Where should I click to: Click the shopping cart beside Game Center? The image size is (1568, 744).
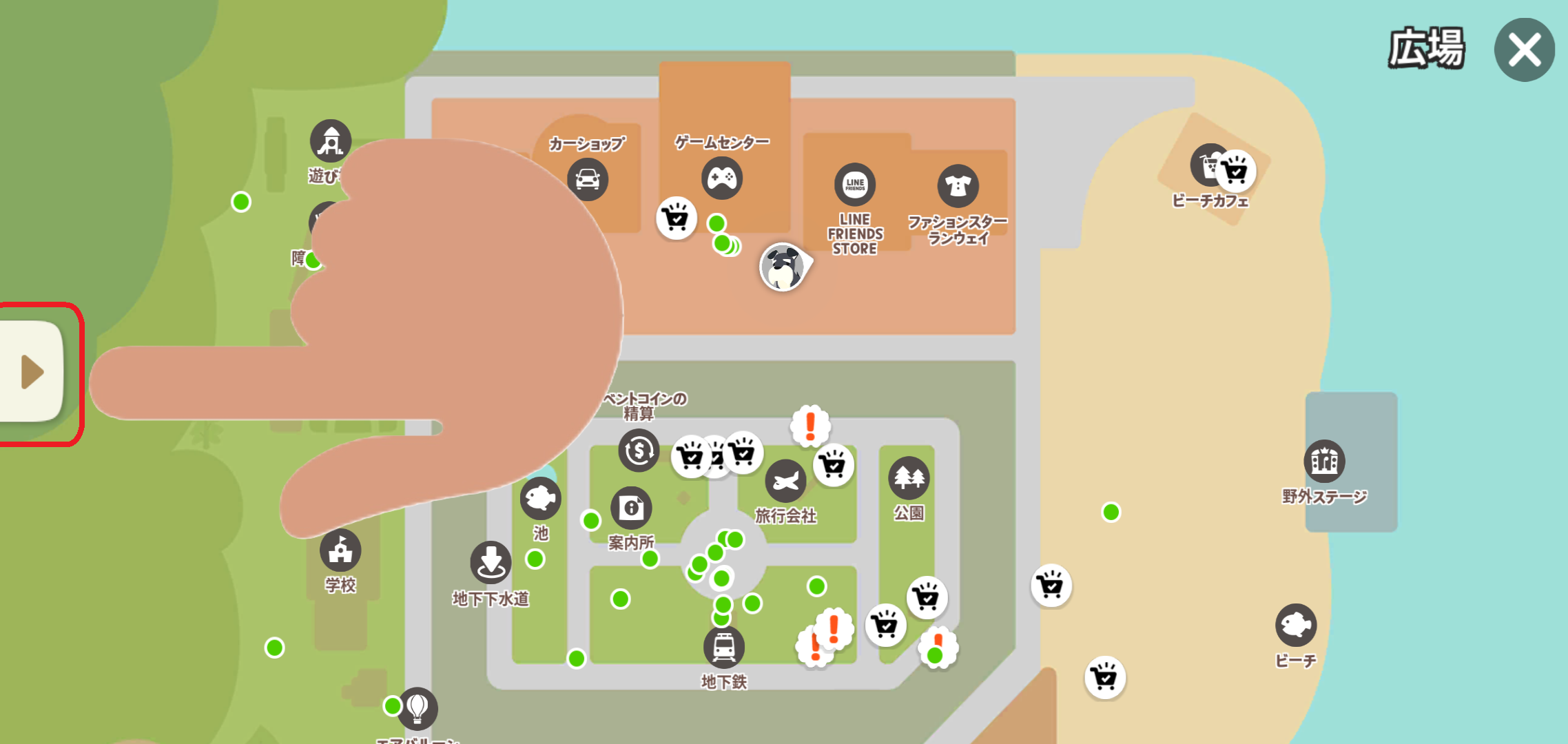click(676, 218)
